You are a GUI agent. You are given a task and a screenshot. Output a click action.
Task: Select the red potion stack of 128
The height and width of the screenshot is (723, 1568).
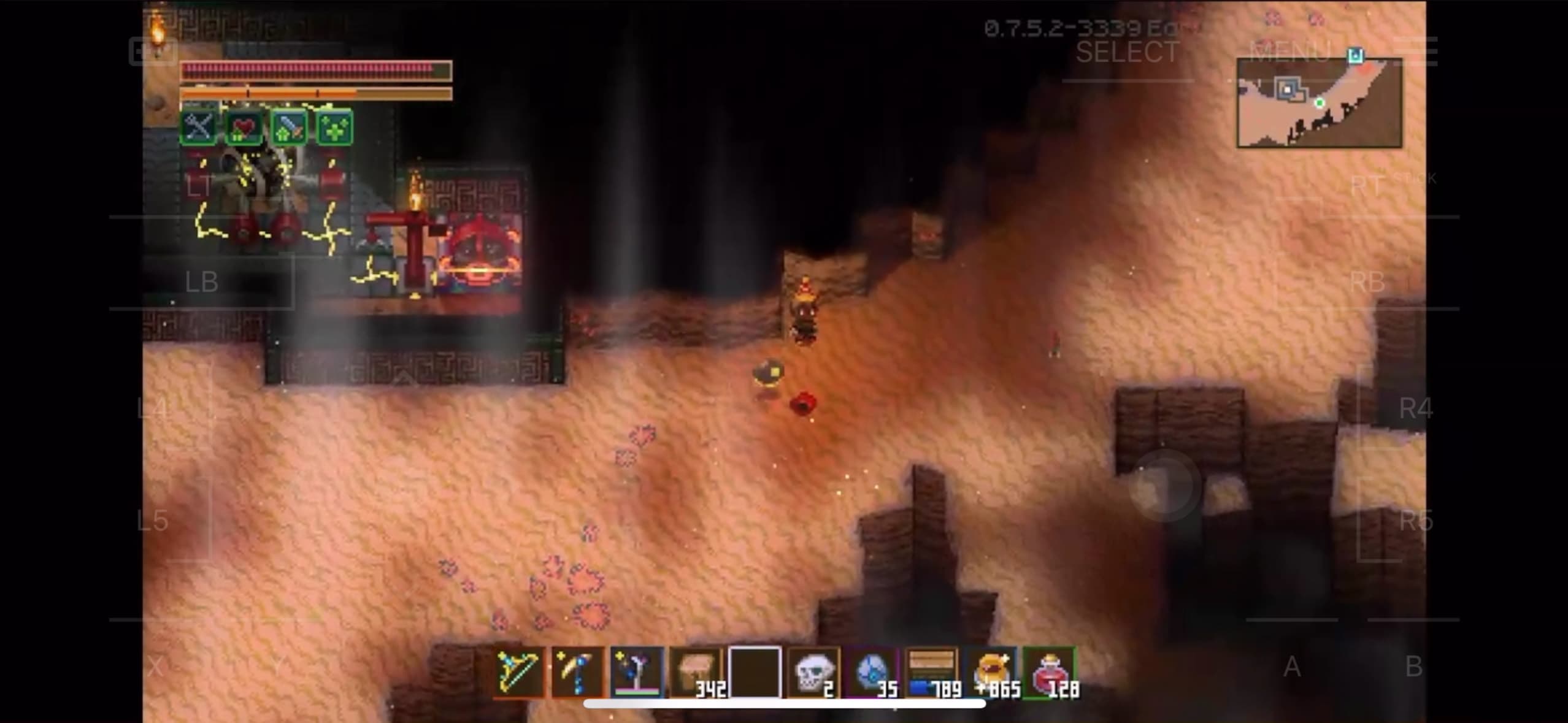[1050, 672]
